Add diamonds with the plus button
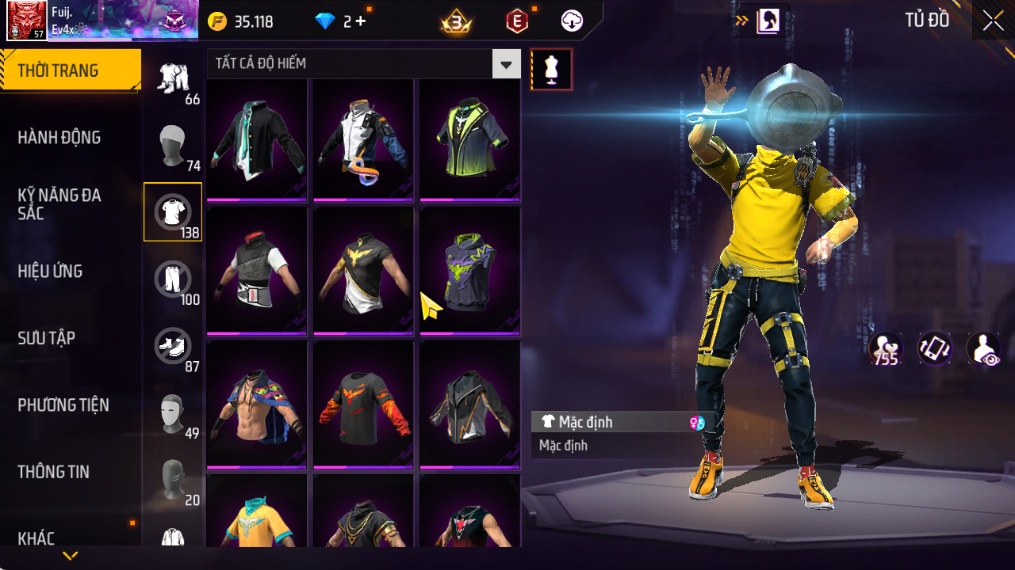Viewport: 1015px width, 570px height. 361,21
